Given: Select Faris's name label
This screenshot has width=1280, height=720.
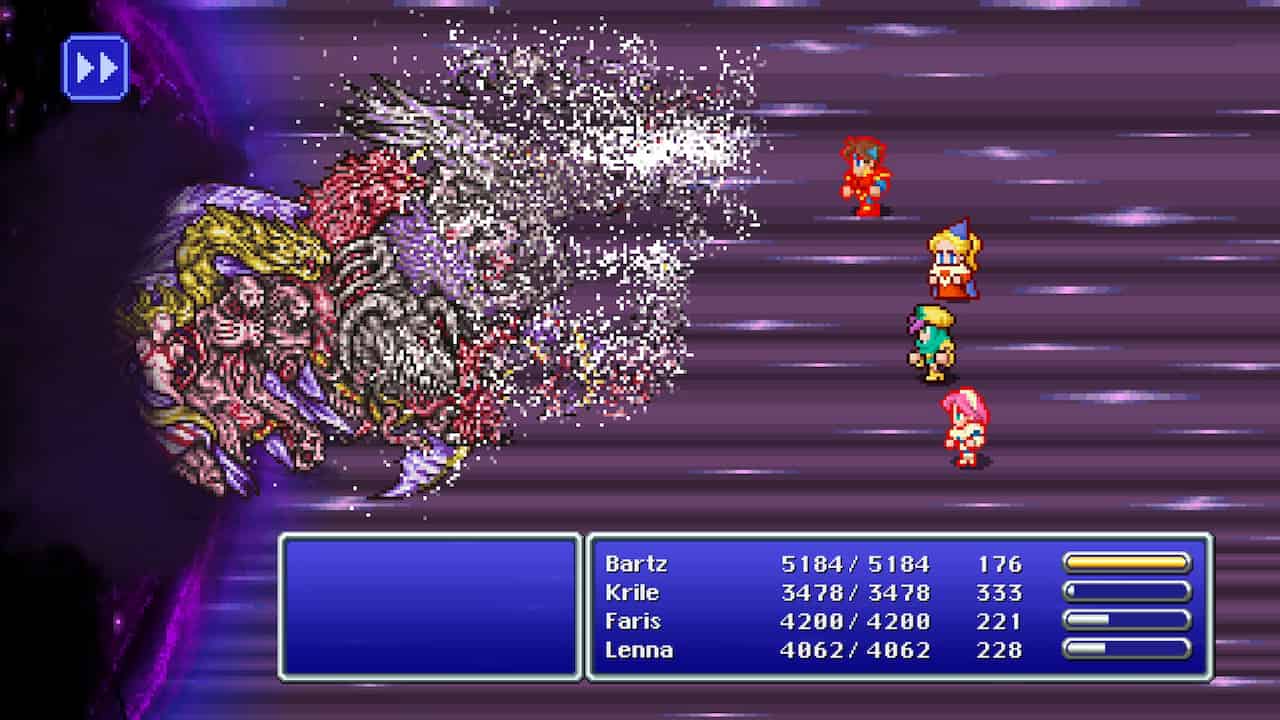Looking at the screenshot, I should coord(635,622).
